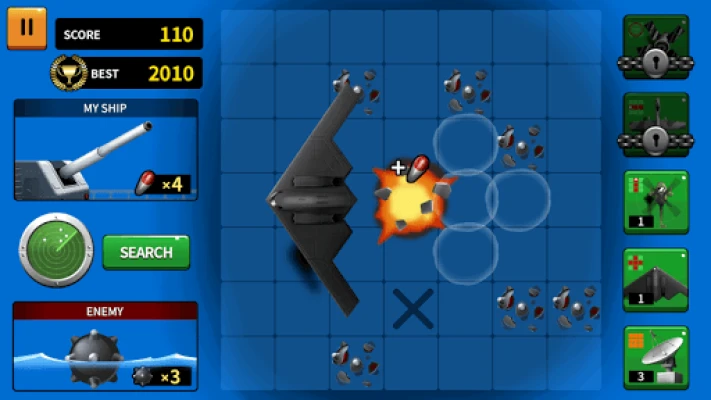This screenshot has height=400, width=711.
Task: Choose the radar dish support card
Action: pos(655,357)
